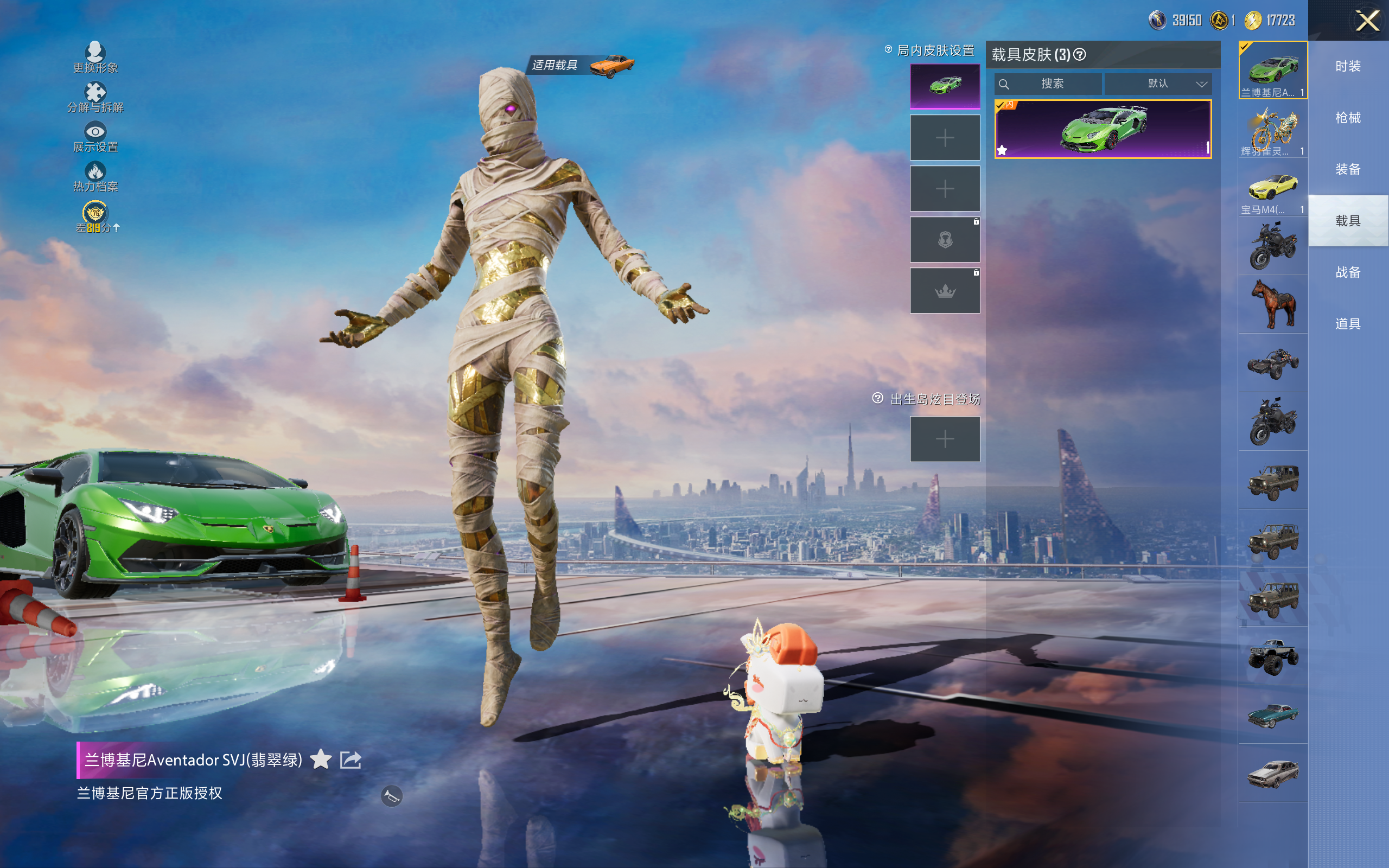Choose the golden motorcycle vehicle thumbnail
The image size is (1389, 868).
(x=1272, y=129)
